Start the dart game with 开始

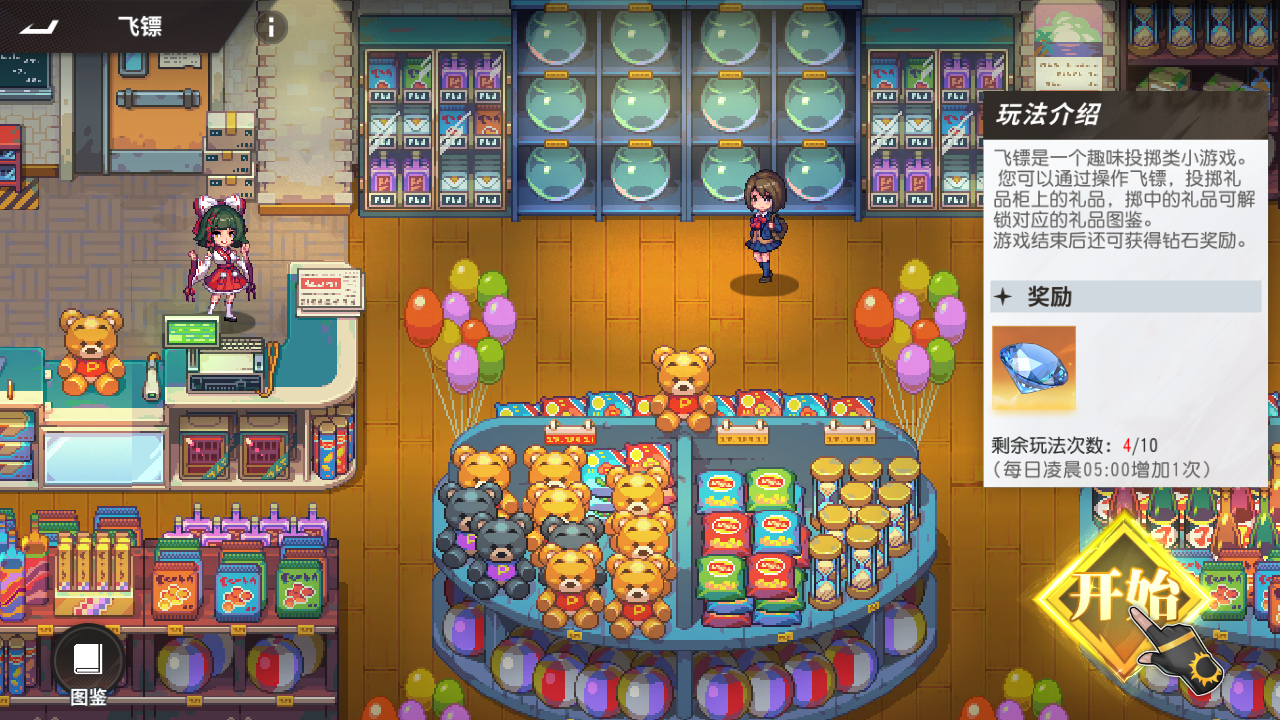[1125, 597]
